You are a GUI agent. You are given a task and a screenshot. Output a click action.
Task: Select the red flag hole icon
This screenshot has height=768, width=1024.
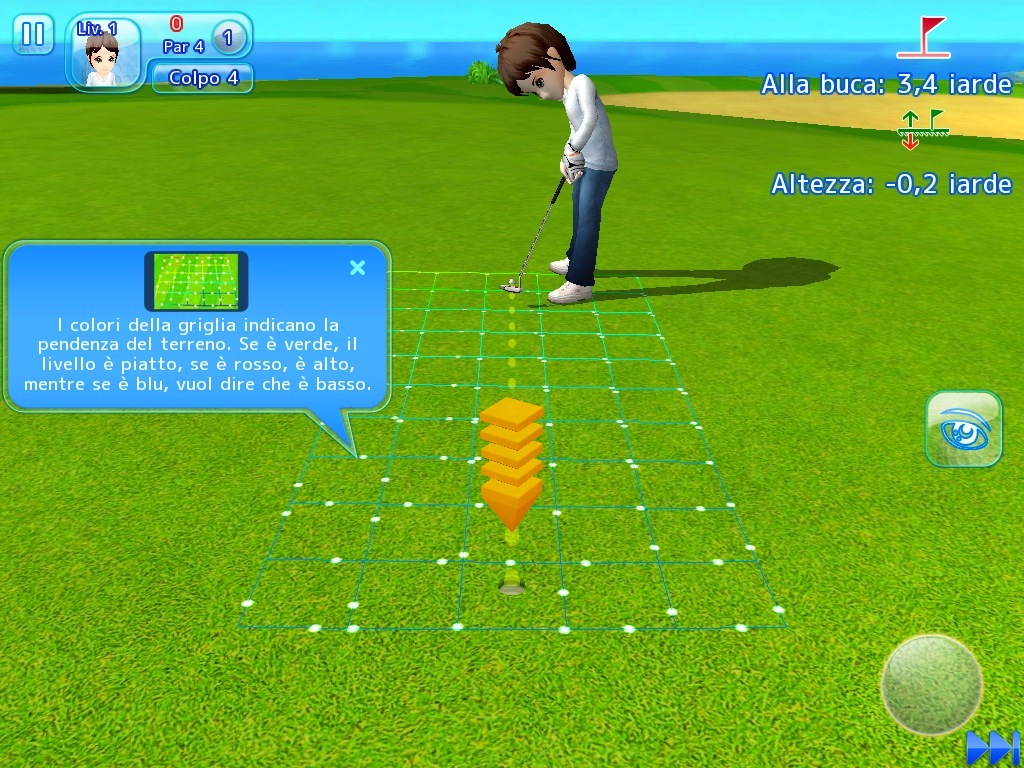(x=924, y=38)
